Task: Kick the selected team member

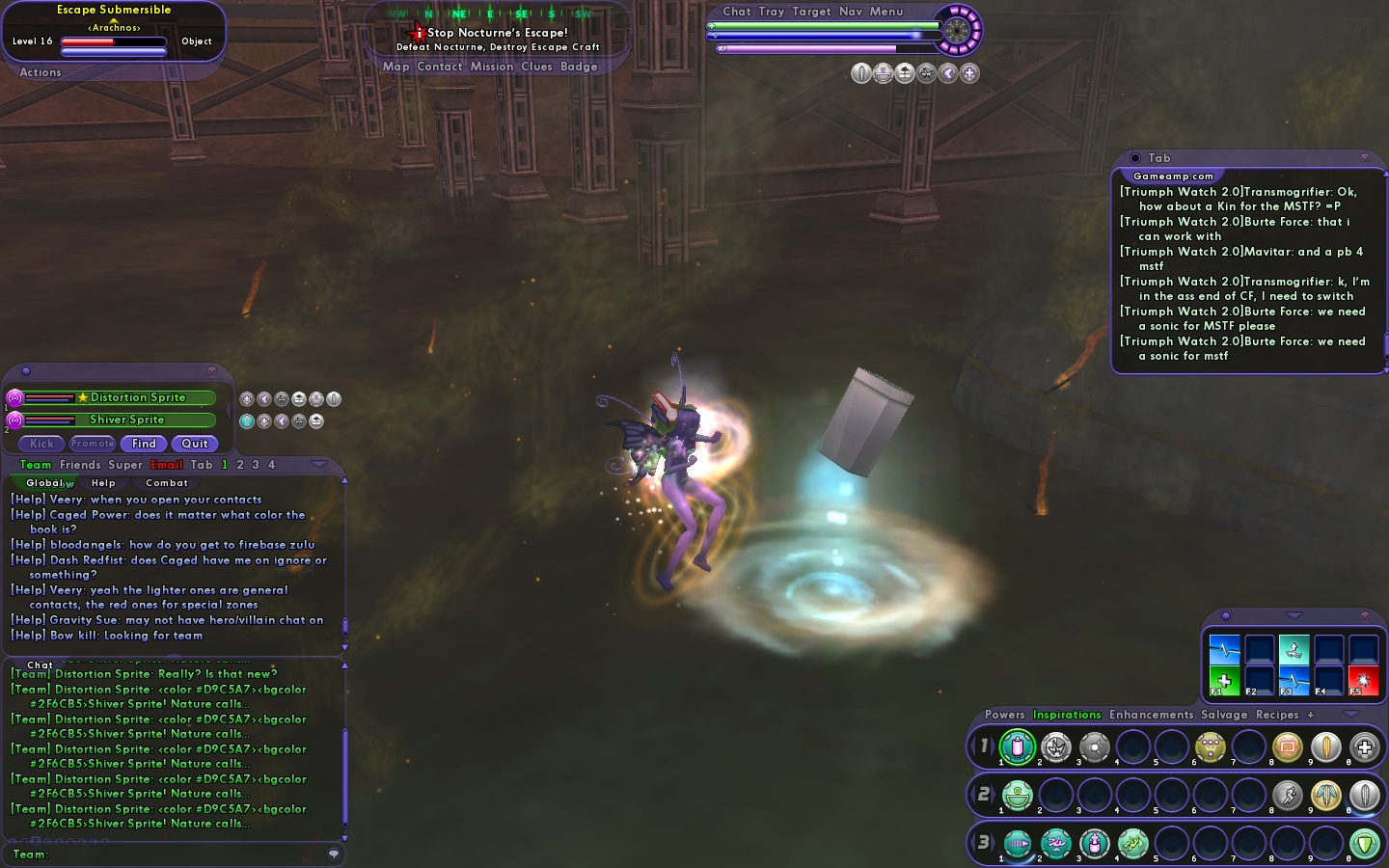Action: (x=41, y=444)
